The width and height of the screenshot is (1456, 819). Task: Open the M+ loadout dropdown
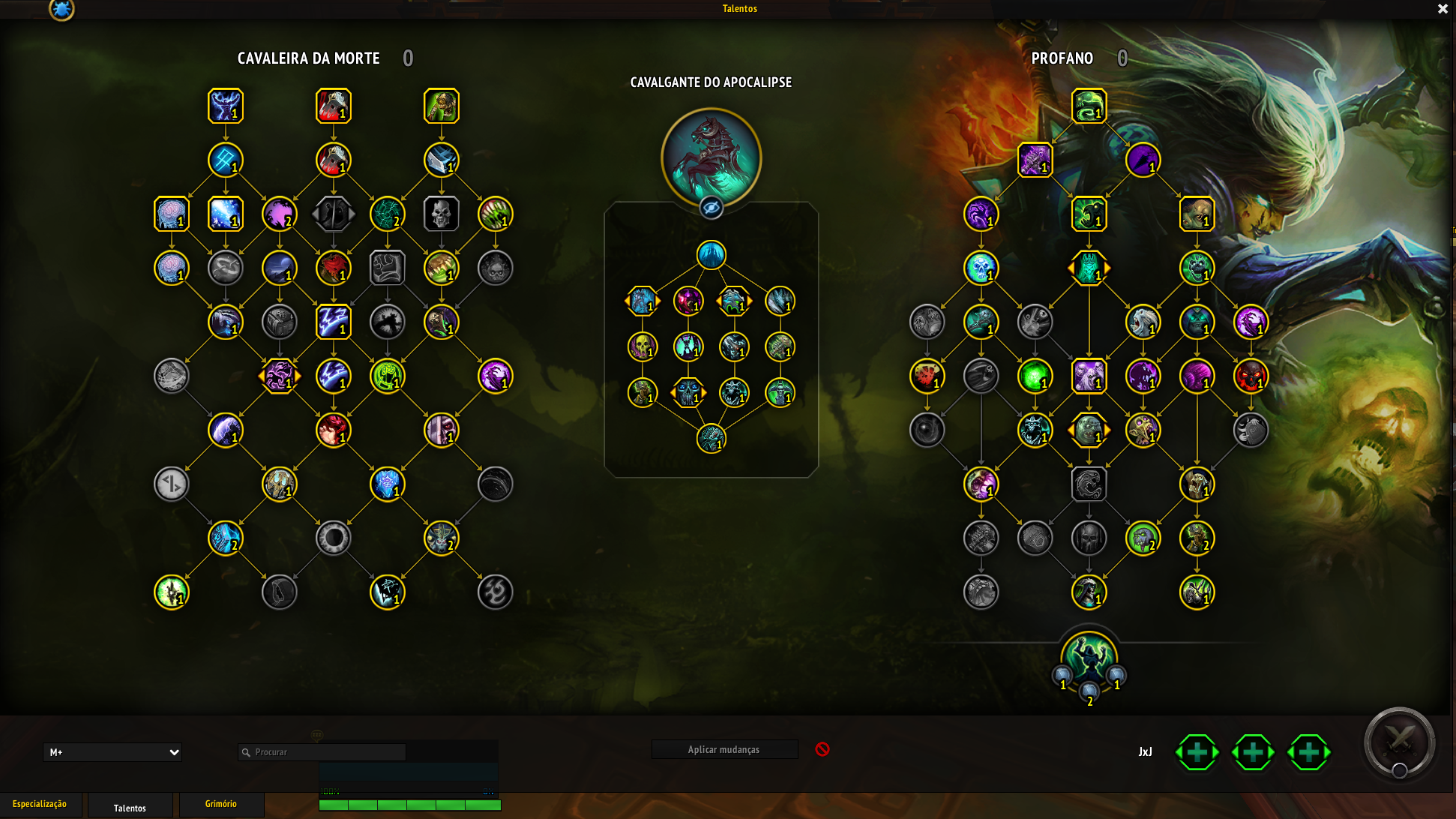tap(112, 752)
